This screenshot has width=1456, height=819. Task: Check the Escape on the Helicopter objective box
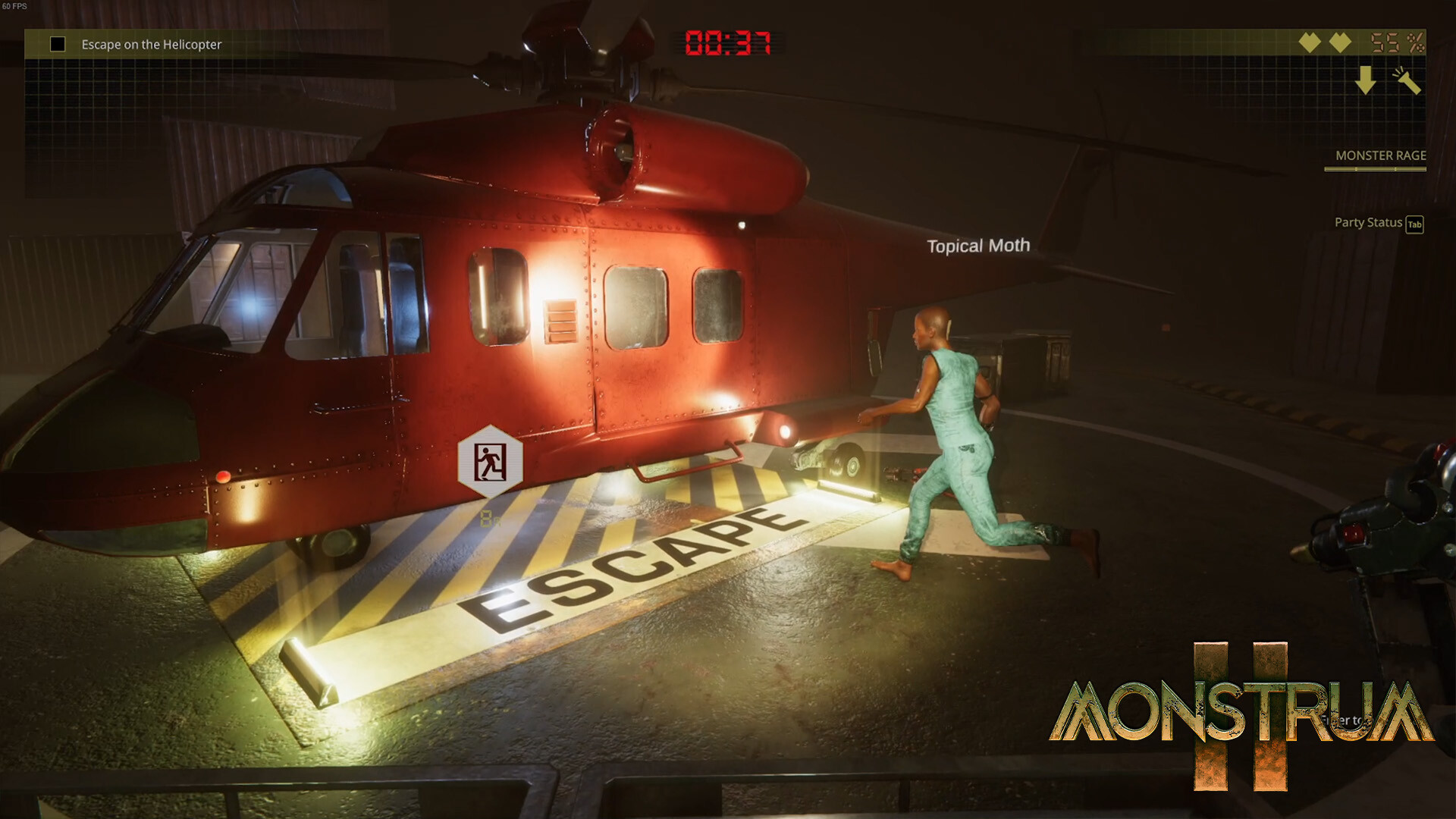[56, 44]
